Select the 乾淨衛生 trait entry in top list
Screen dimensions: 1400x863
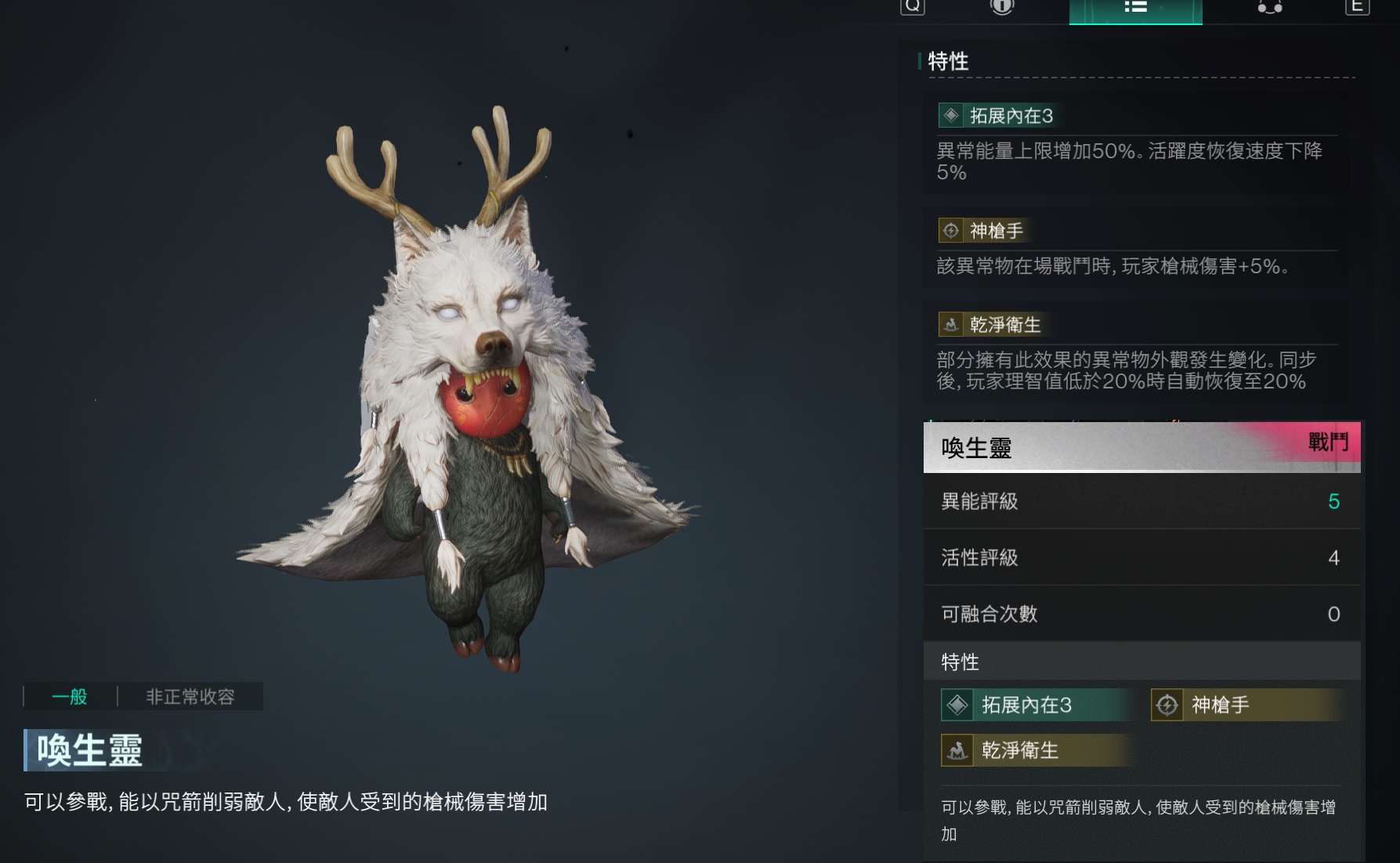click(1004, 325)
